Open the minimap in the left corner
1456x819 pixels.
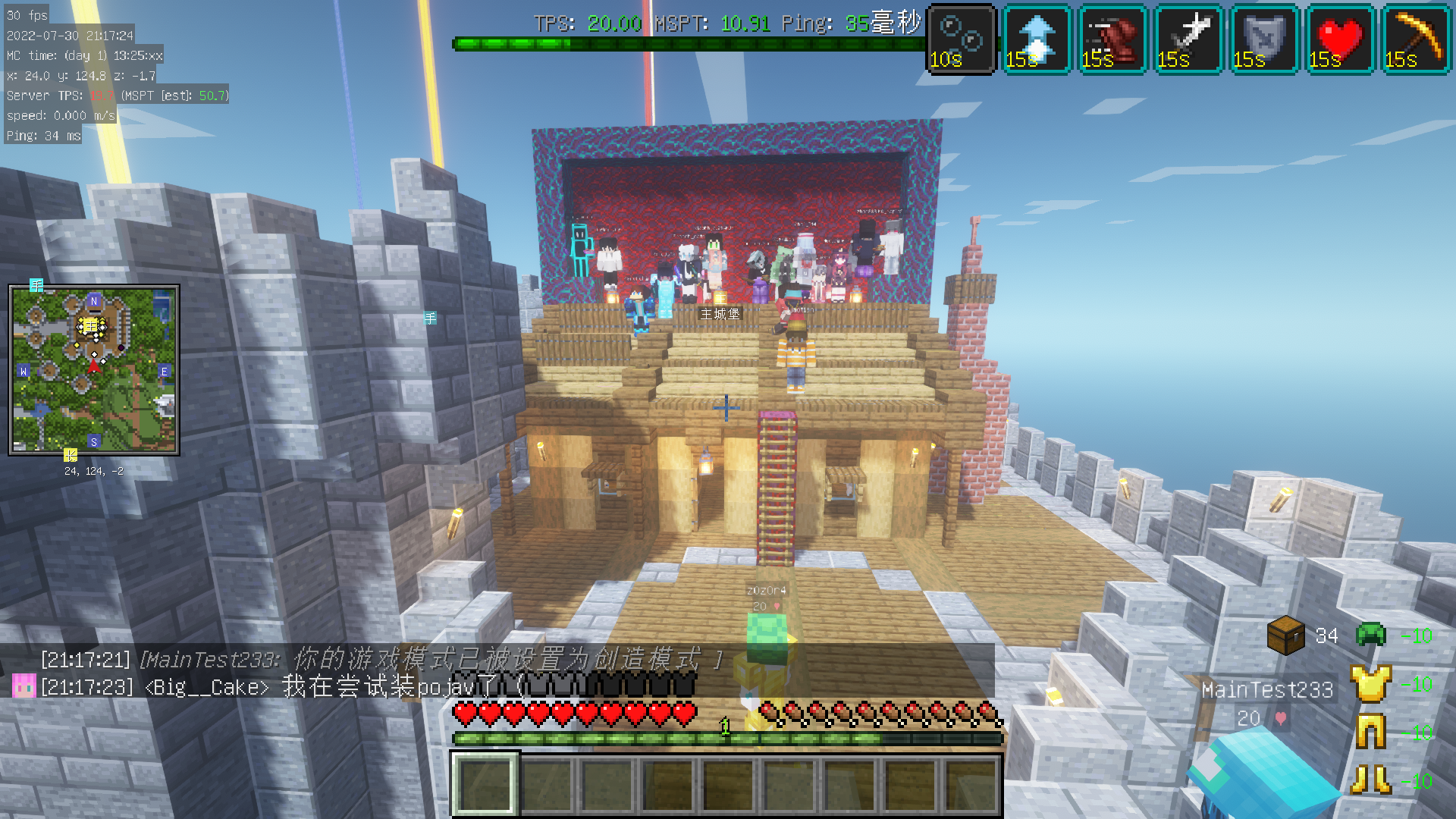(94, 370)
